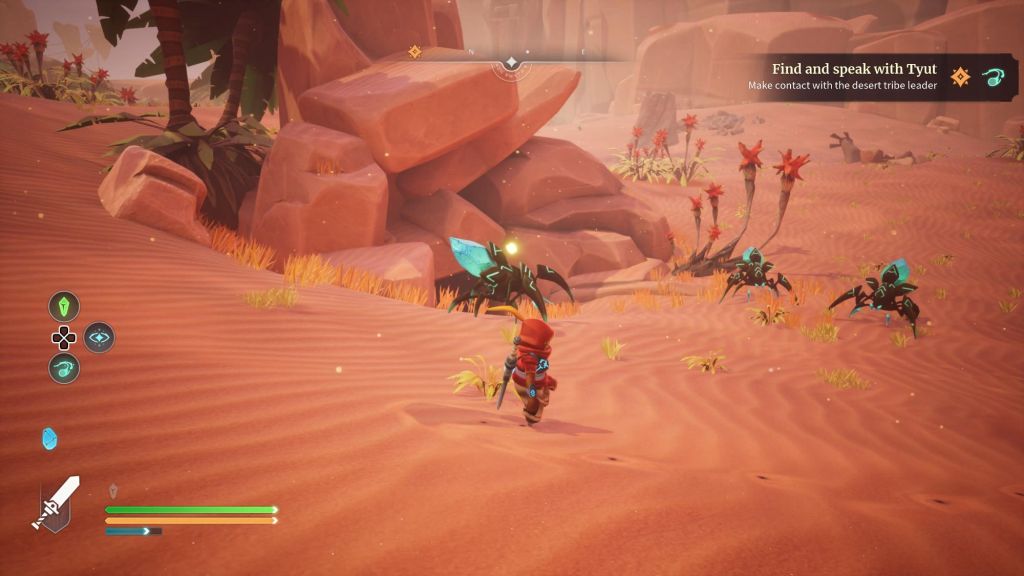Click the teal swirl icon in quest tracker
1024x576 pixels.
point(993,77)
